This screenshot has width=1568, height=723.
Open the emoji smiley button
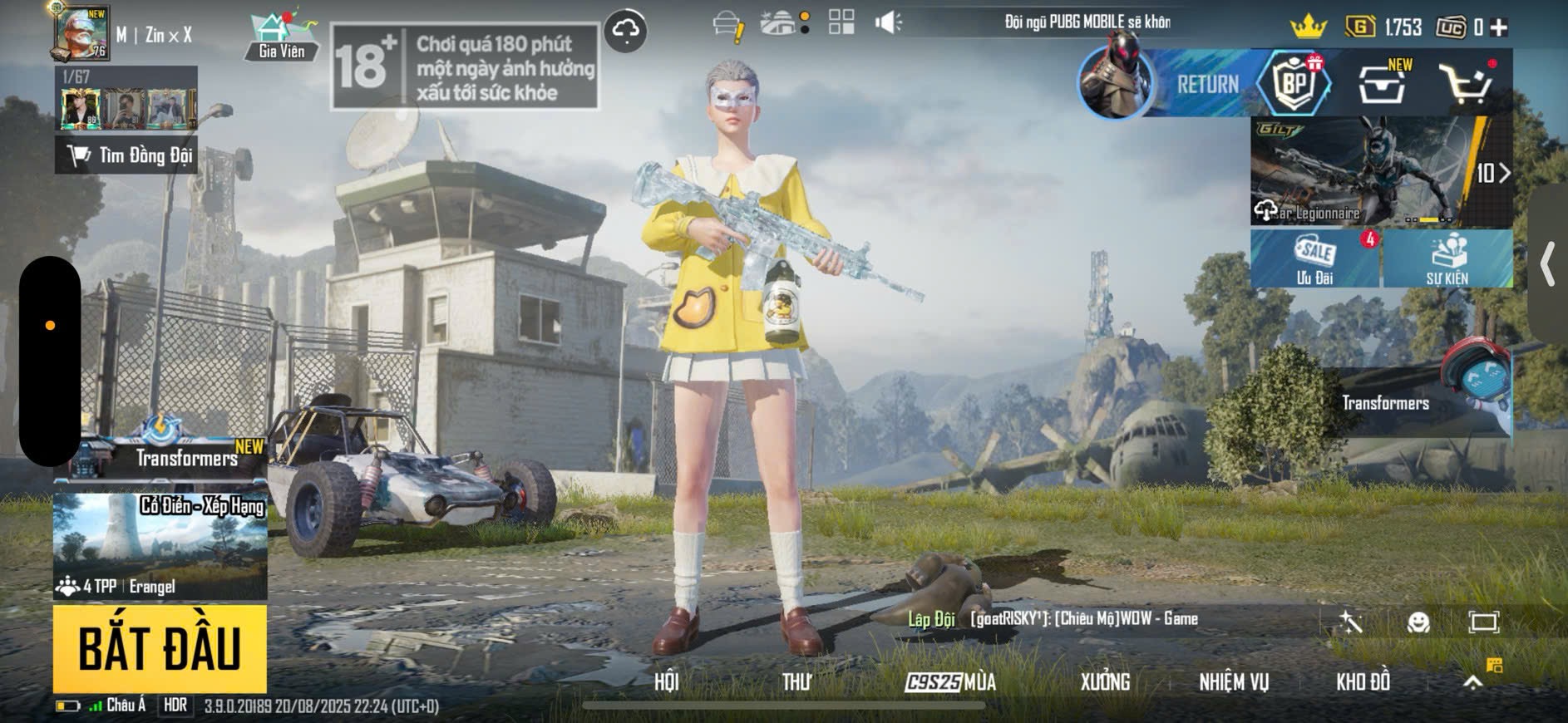point(1418,622)
